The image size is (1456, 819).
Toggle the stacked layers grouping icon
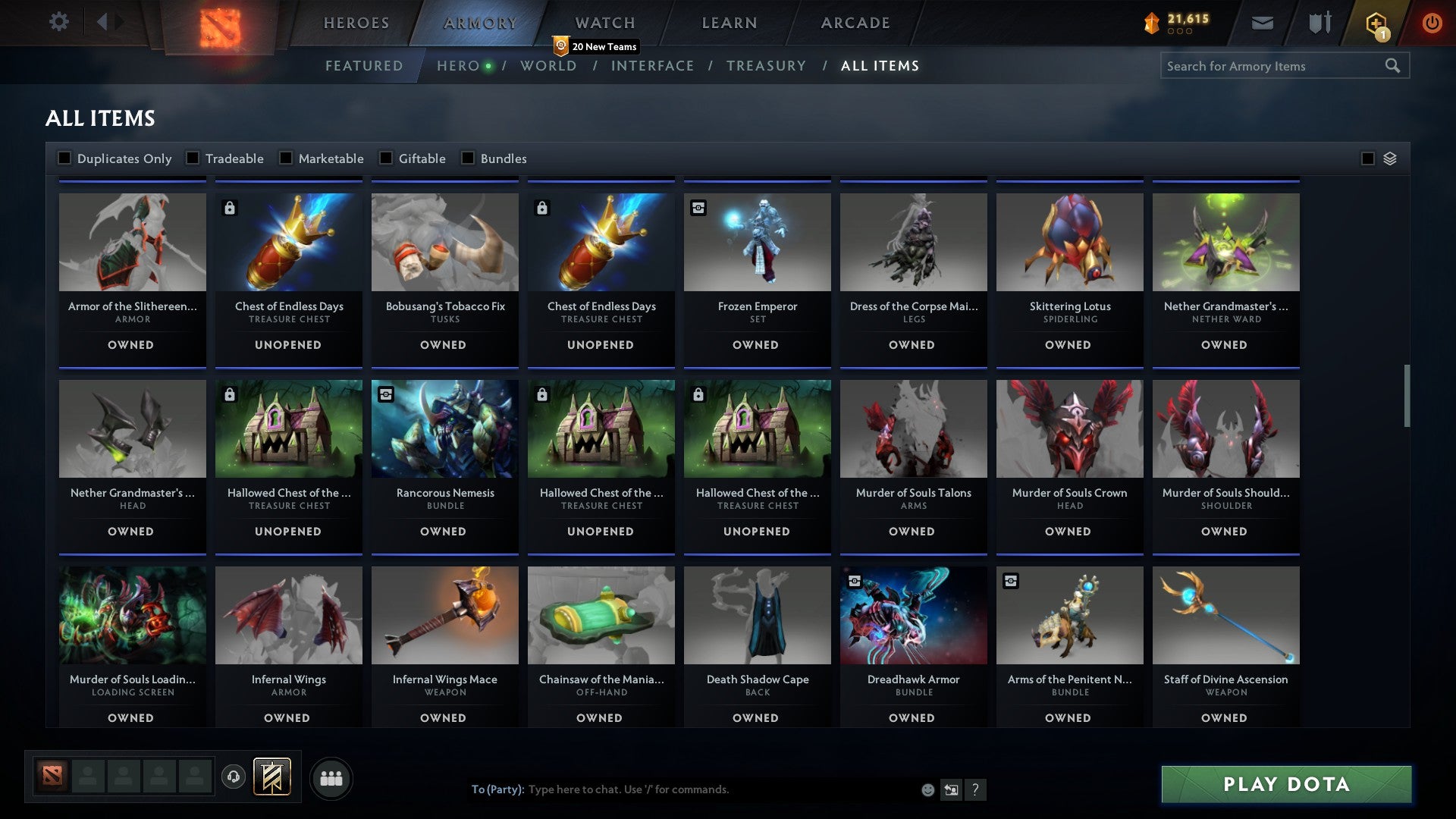pyautogui.click(x=1389, y=158)
